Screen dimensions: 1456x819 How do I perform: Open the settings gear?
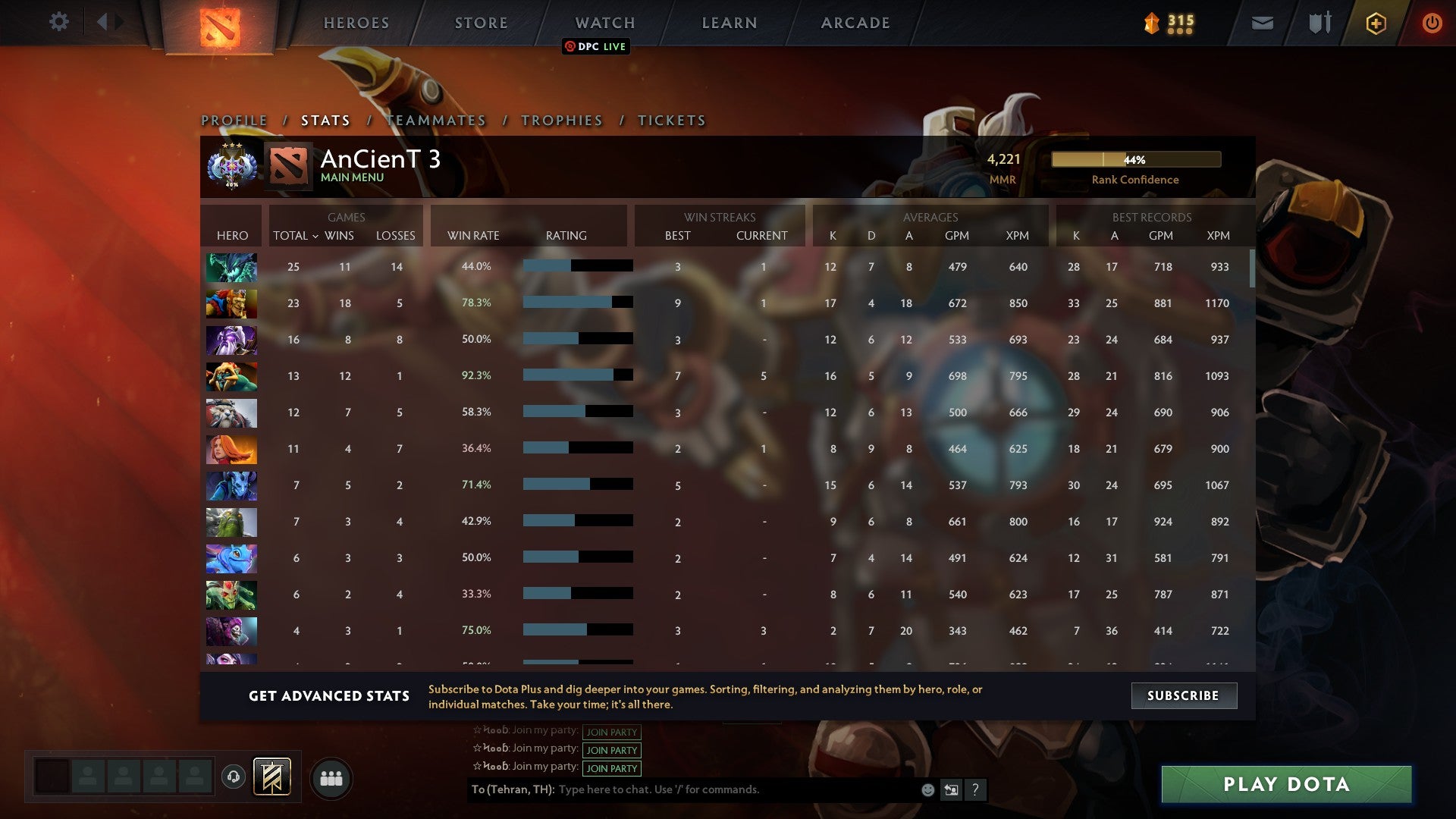point(59,22)
